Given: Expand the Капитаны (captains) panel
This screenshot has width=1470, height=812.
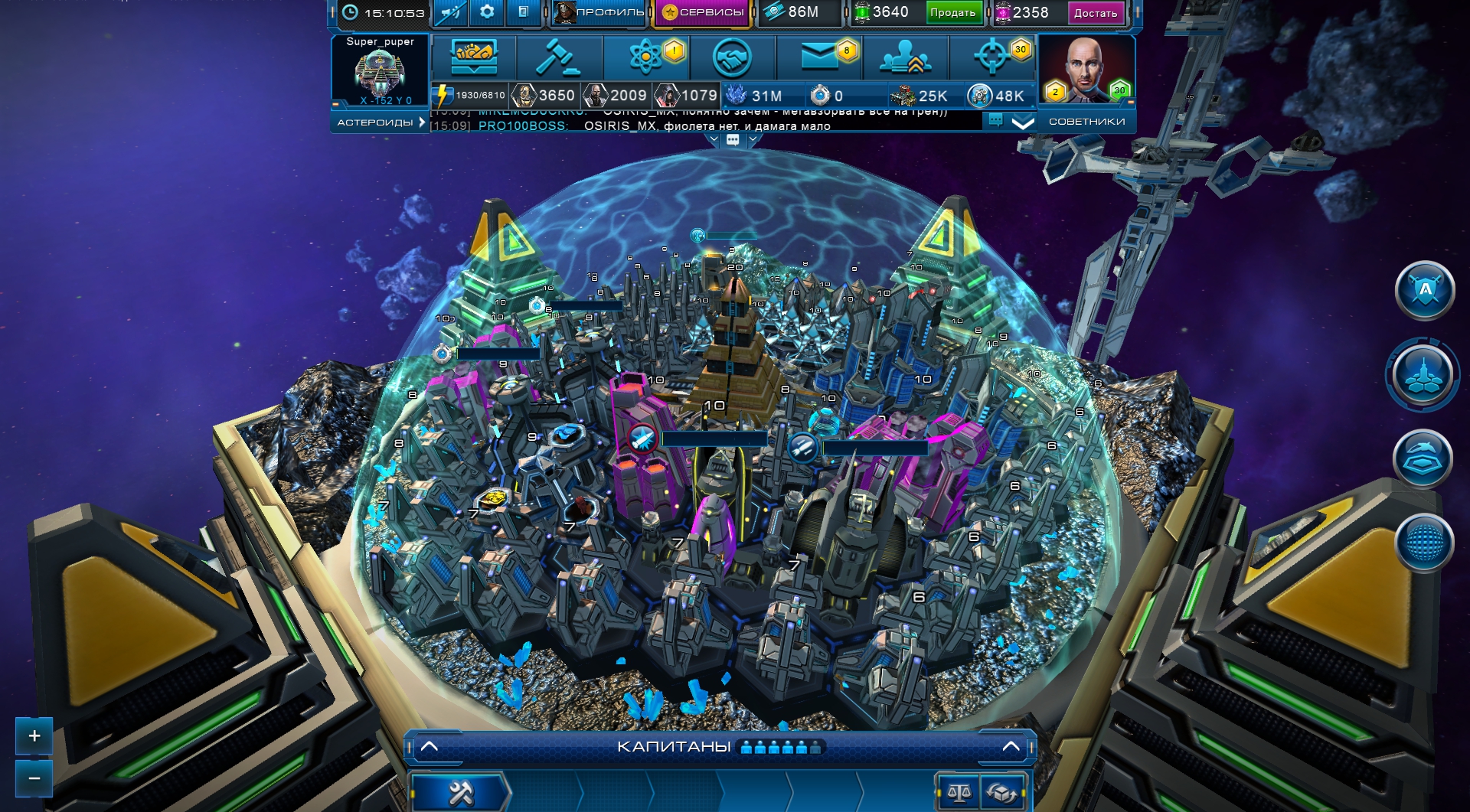Looking at the screenshot, I should point(1011,746).
